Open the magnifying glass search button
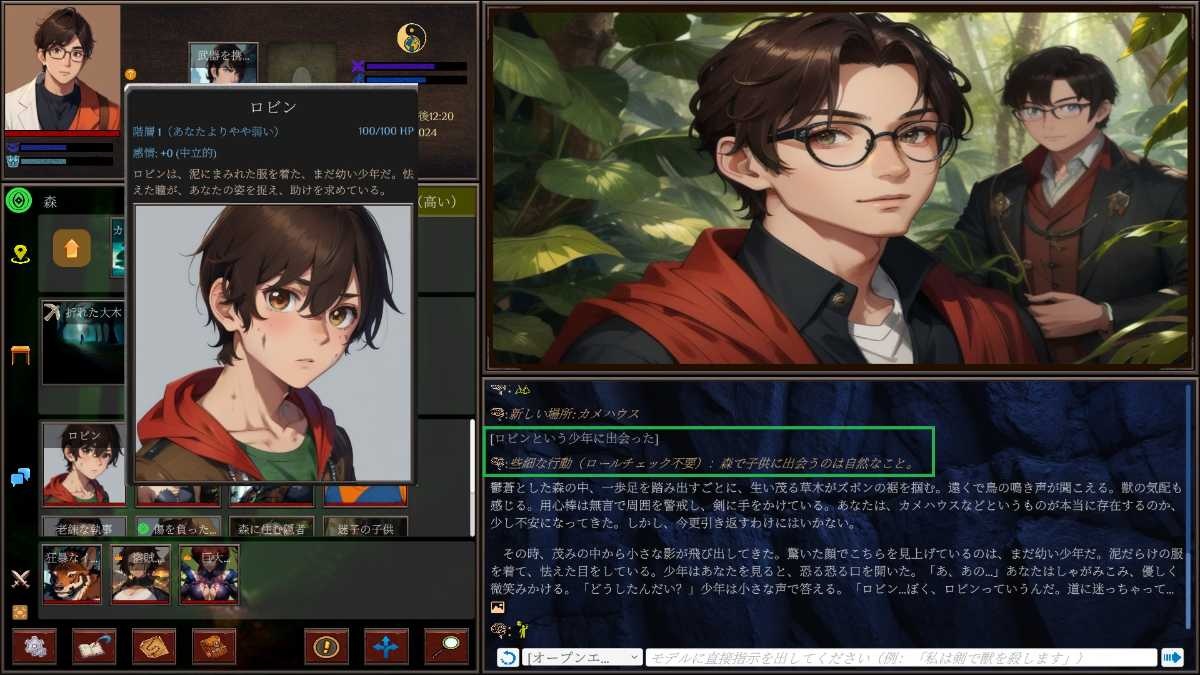Screen dimensions: 1200x675 [446, 647]
